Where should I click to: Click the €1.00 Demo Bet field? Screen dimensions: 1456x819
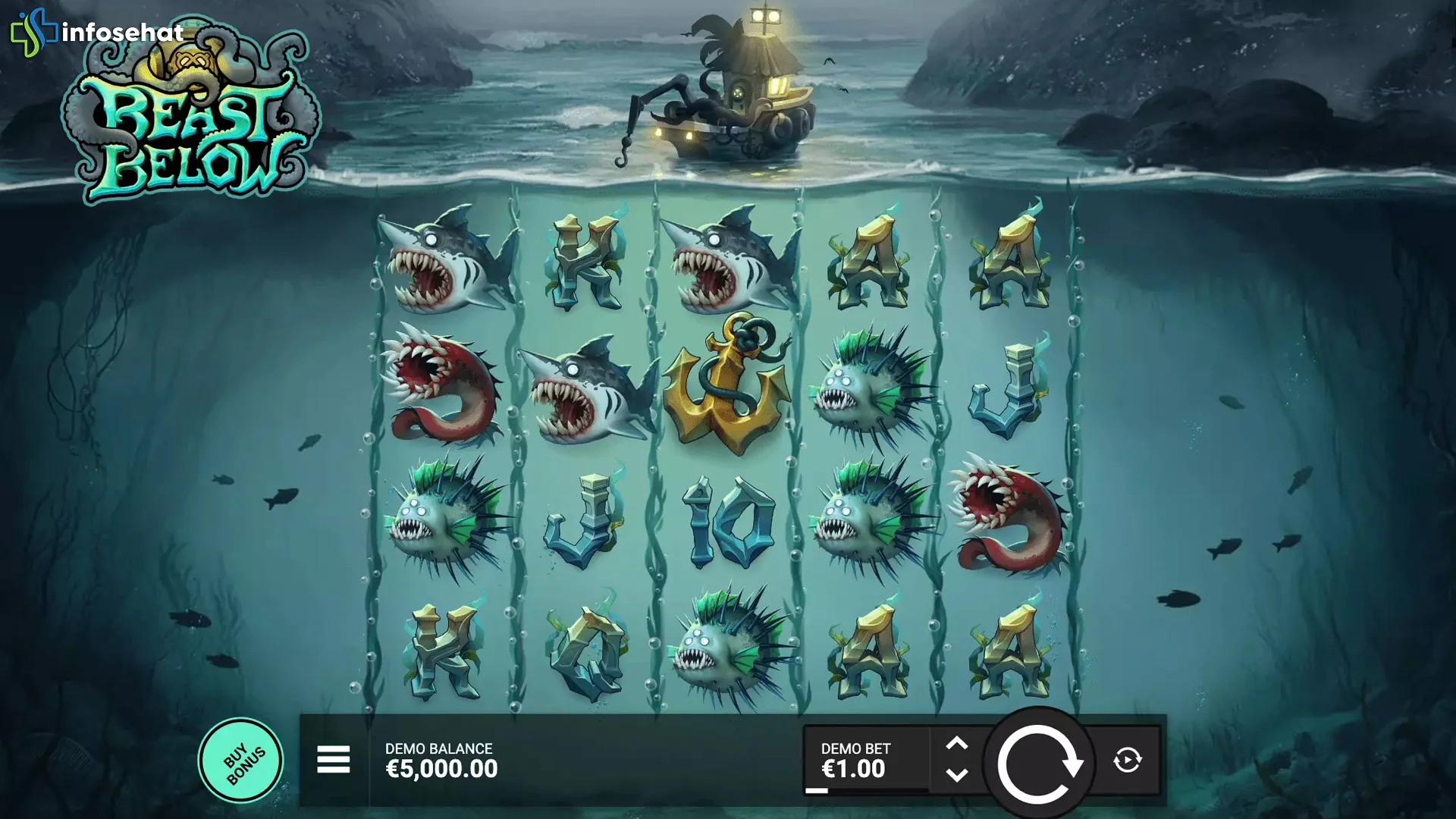853,768
